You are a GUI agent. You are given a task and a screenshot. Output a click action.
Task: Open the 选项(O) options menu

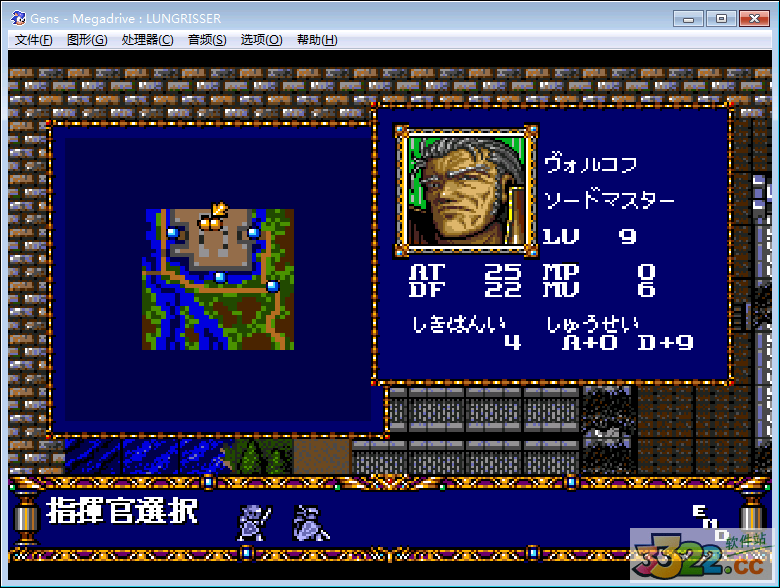click(261, 40)
